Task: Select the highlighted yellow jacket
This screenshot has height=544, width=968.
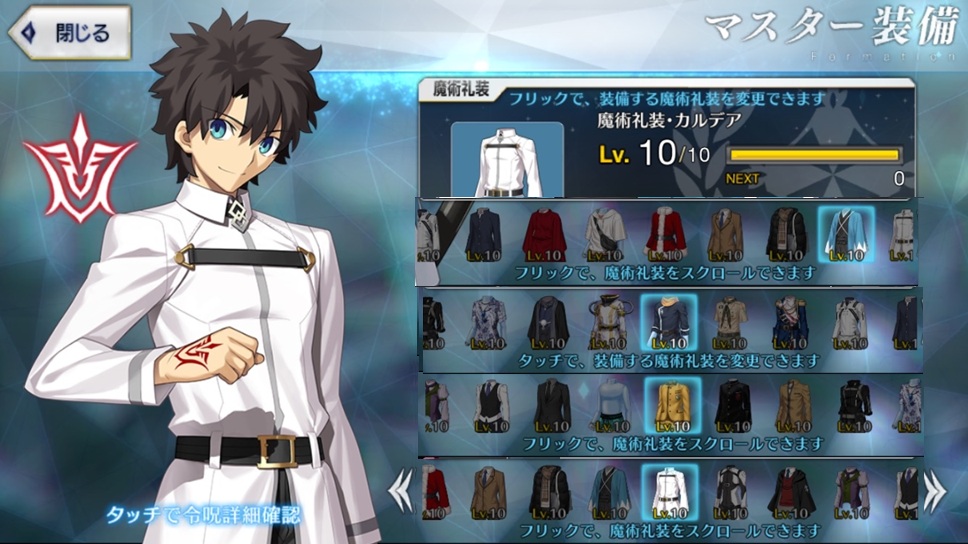Action: 671,406
